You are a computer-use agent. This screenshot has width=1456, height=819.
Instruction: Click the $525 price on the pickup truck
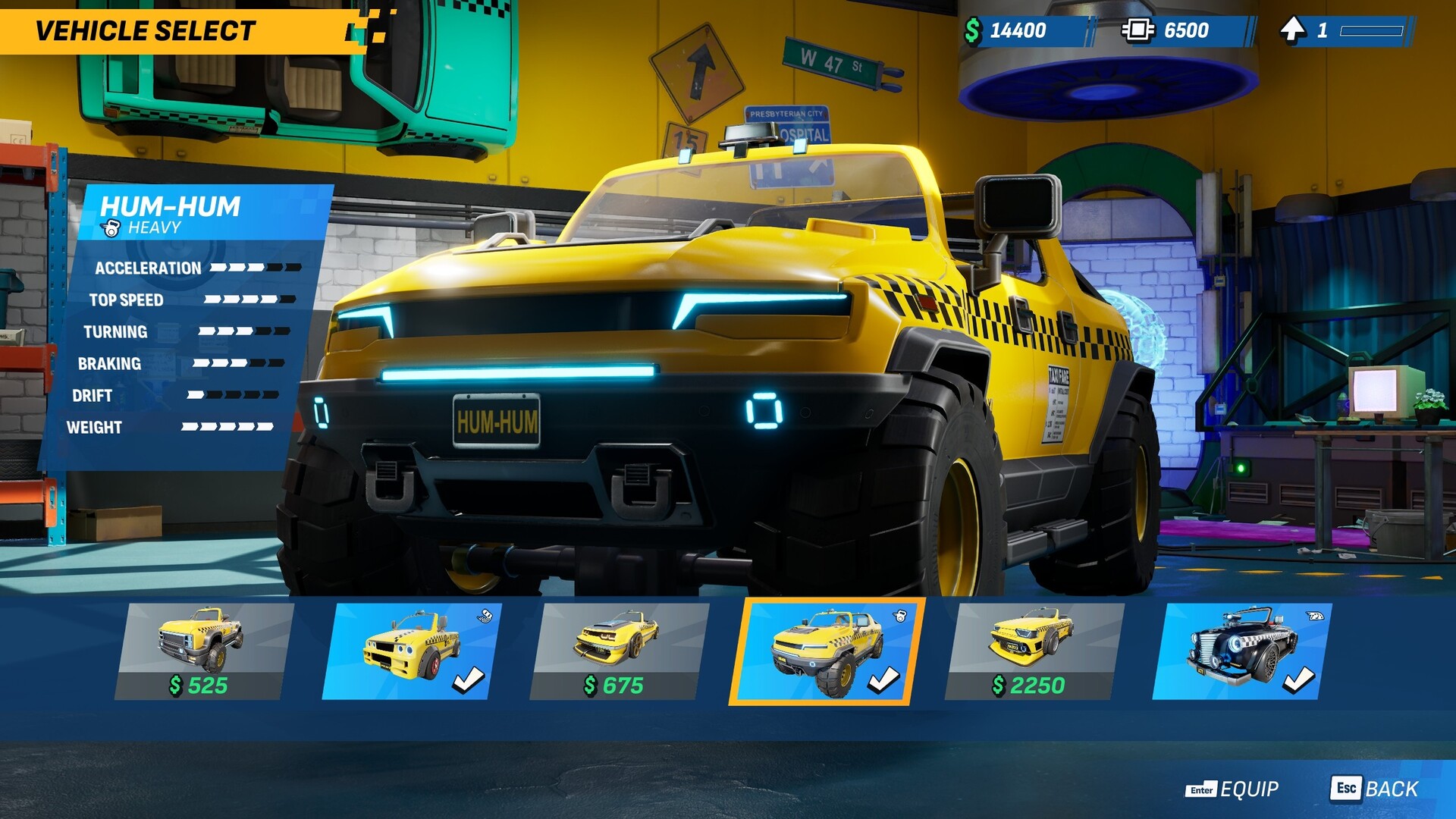pyautogui.click(x=200, y=686)
